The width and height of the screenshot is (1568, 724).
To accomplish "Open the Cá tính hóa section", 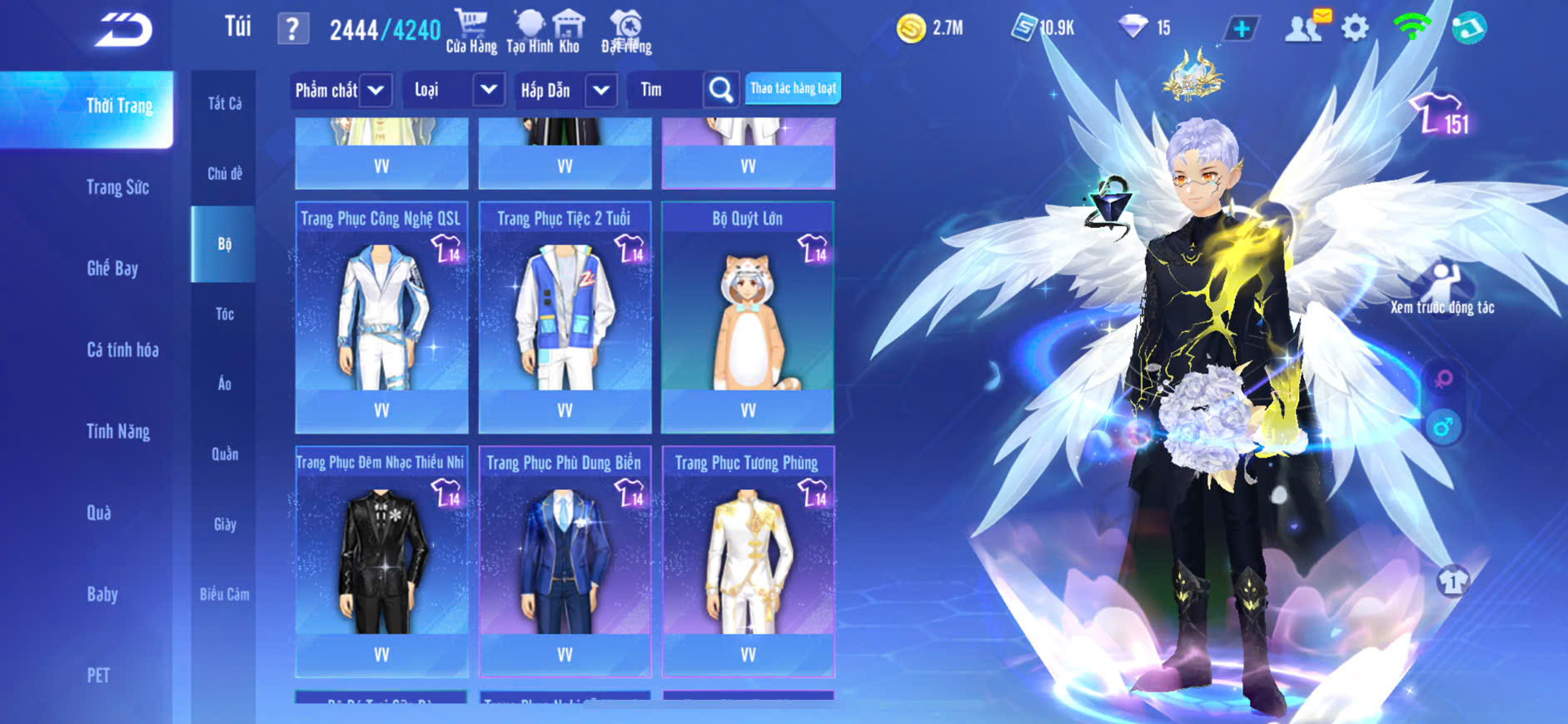I will [122, 350].
